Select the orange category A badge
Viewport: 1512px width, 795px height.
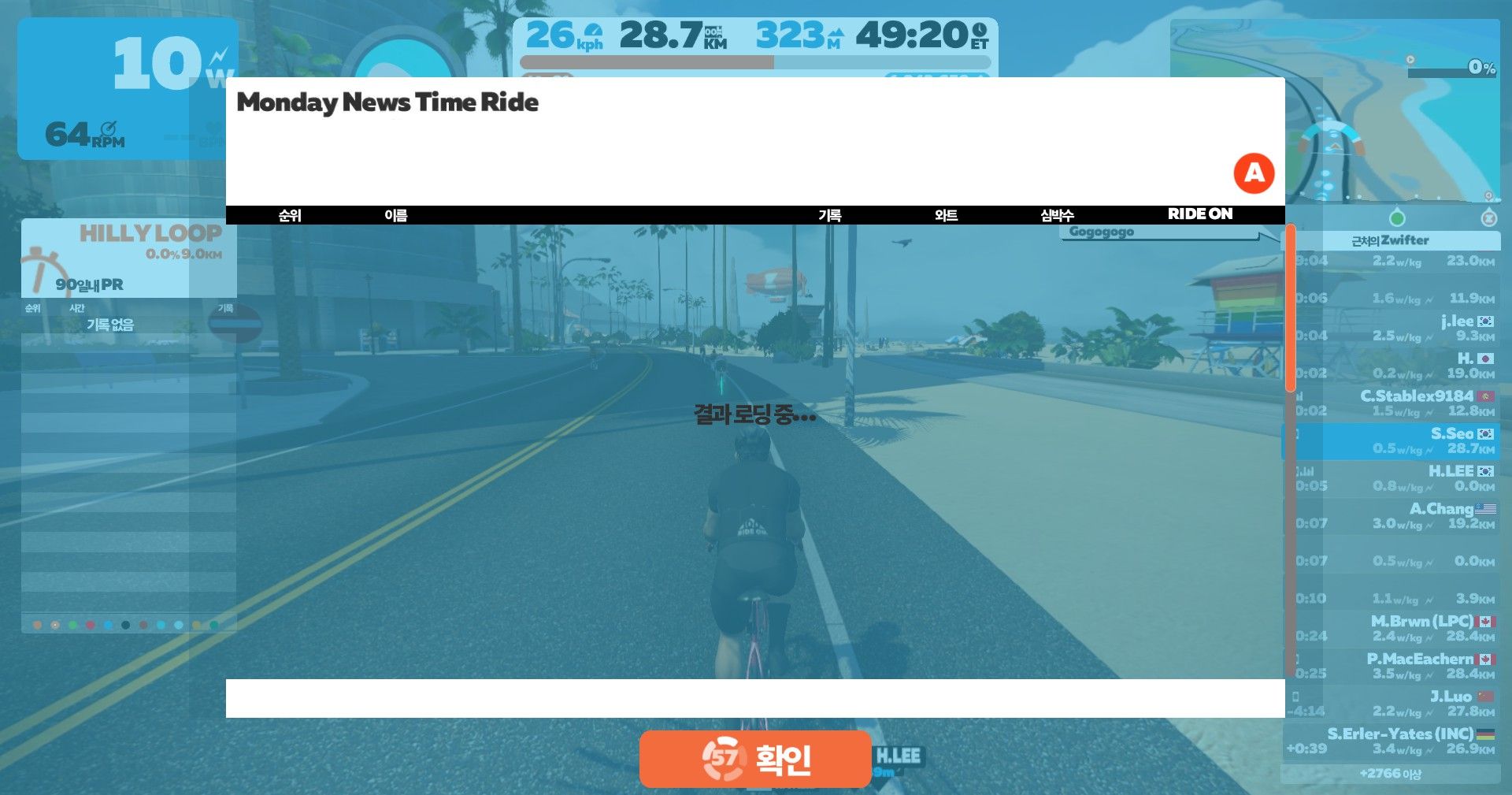pyautogui.click(x=1254, y=173)
